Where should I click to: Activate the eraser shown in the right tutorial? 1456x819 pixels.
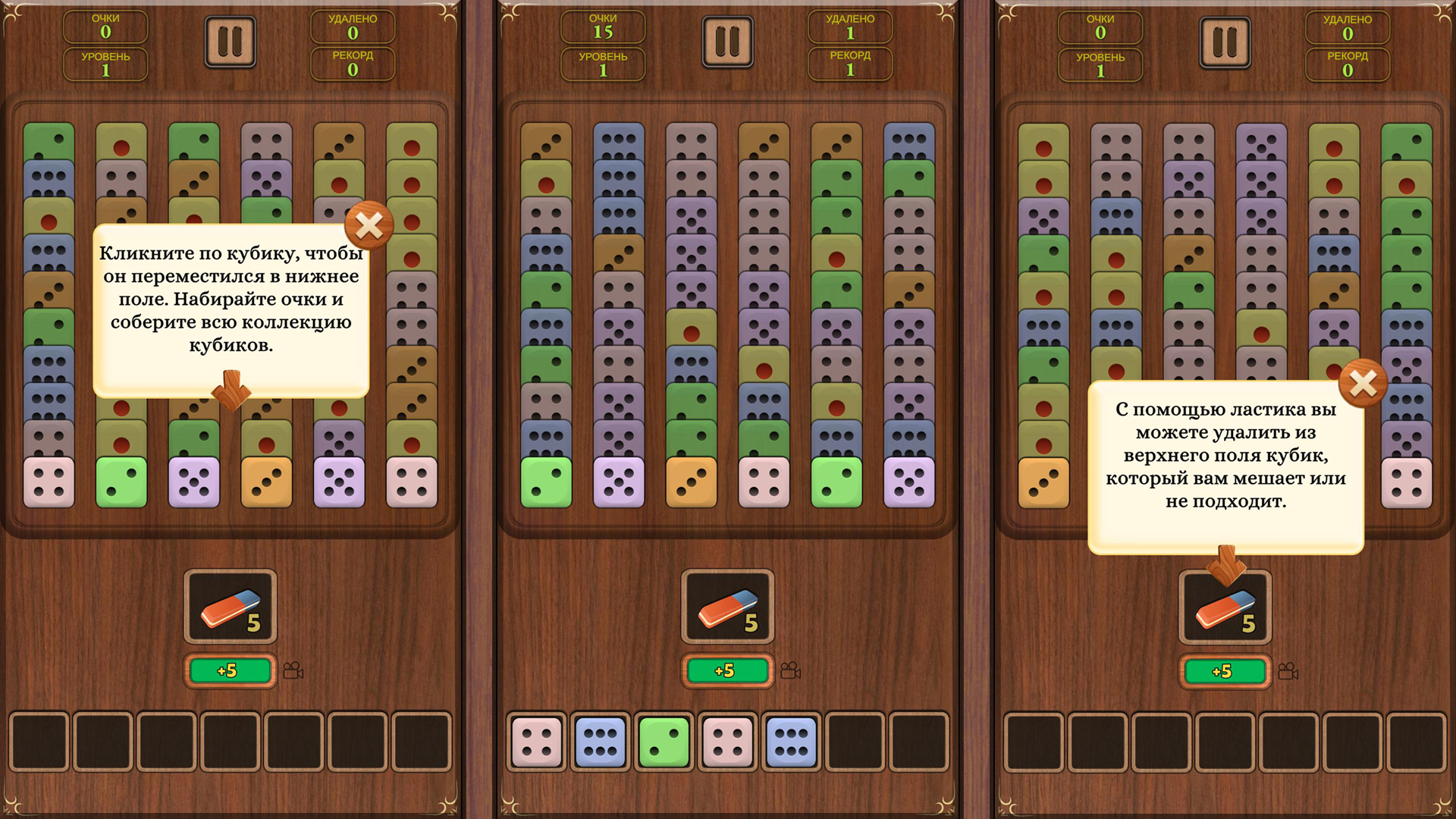point(1224,608)
